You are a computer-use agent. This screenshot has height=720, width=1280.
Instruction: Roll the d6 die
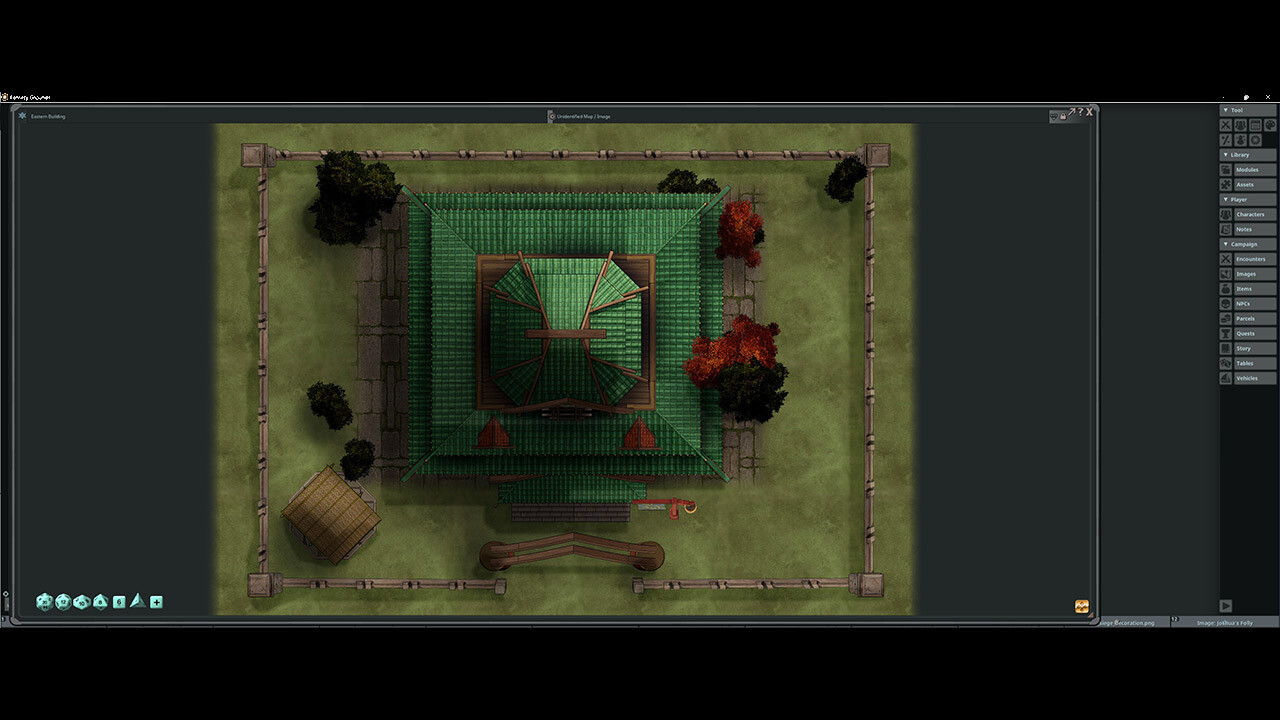119,601
